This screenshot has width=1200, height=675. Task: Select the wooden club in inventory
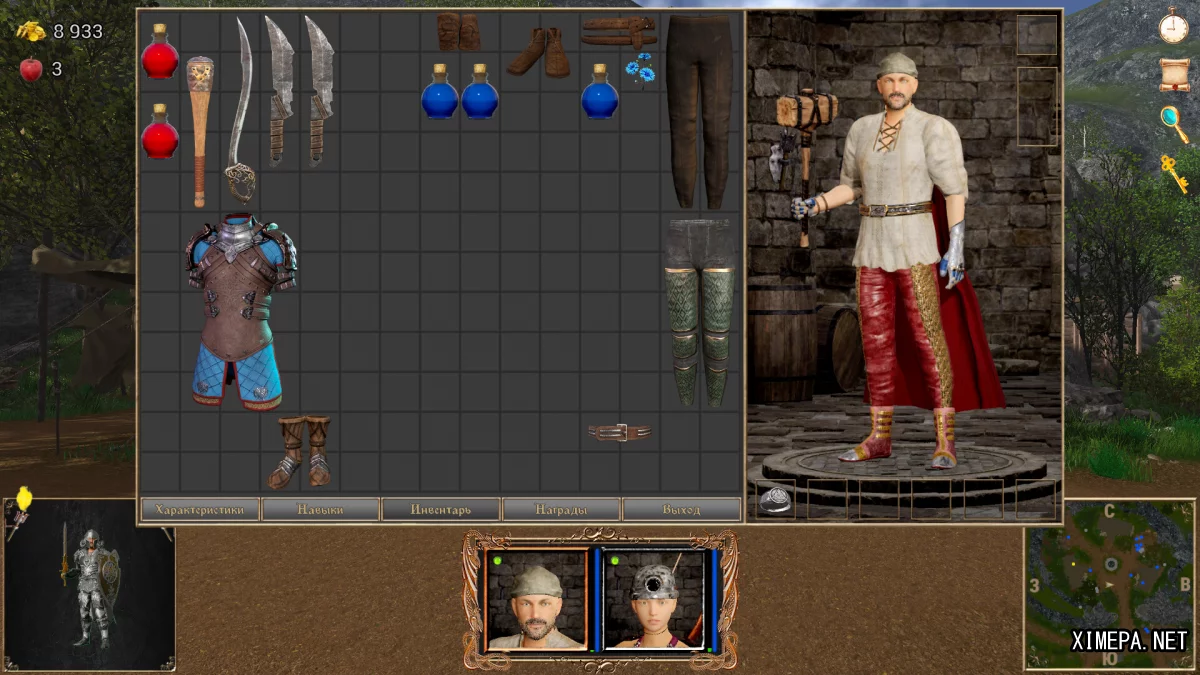click(199, 128)
